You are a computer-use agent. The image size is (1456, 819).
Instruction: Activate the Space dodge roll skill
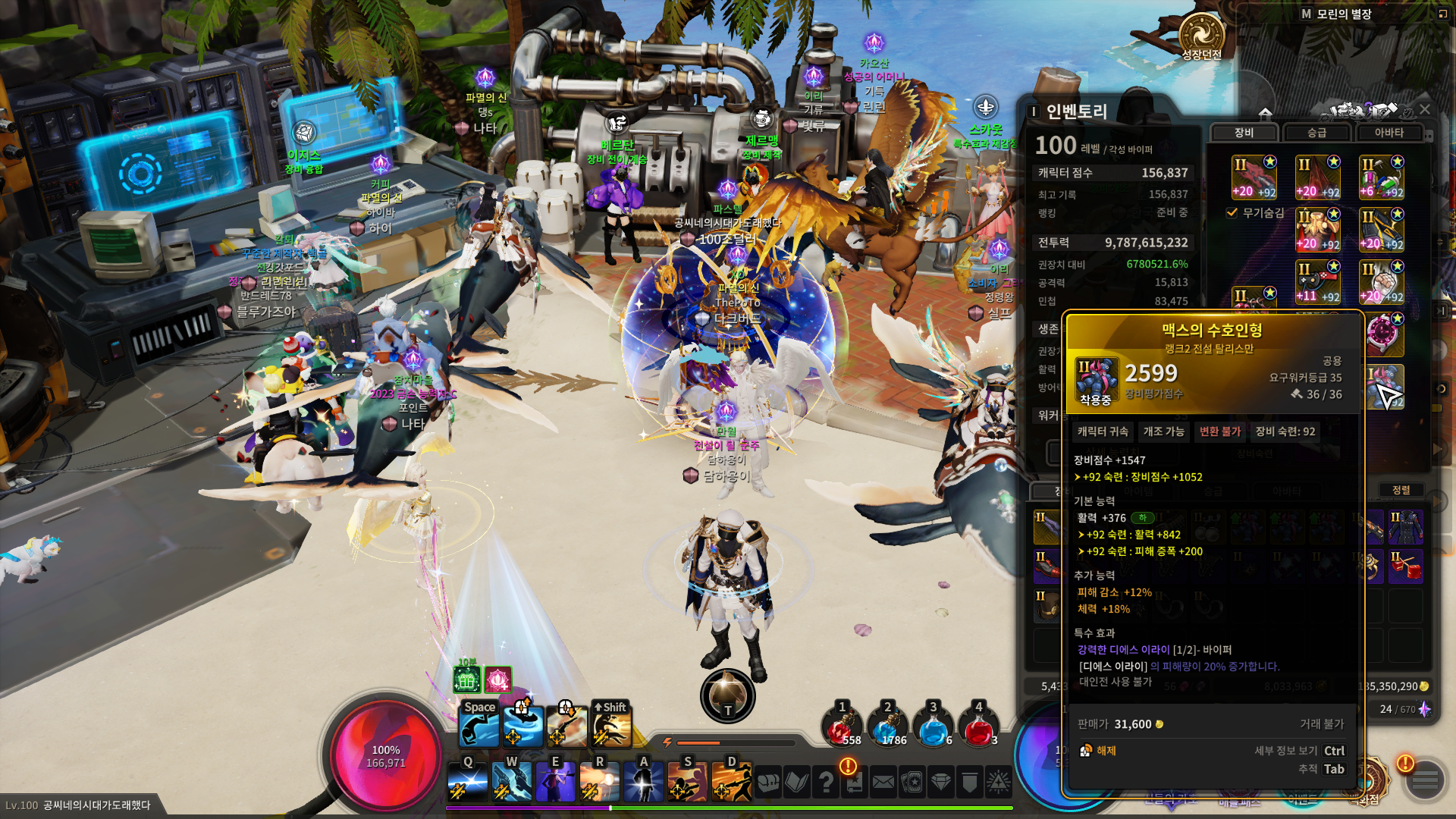tap(479, 726)
